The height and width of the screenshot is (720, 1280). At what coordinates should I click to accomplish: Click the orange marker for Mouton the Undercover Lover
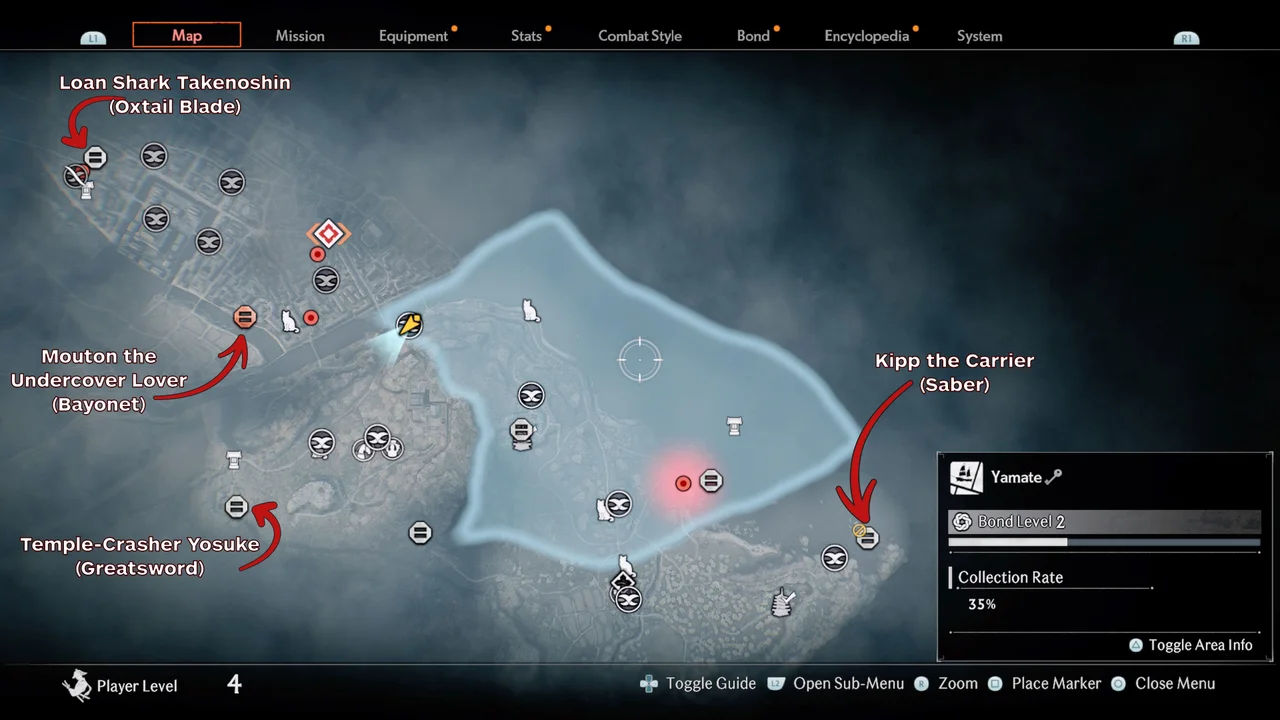(245, 317)
